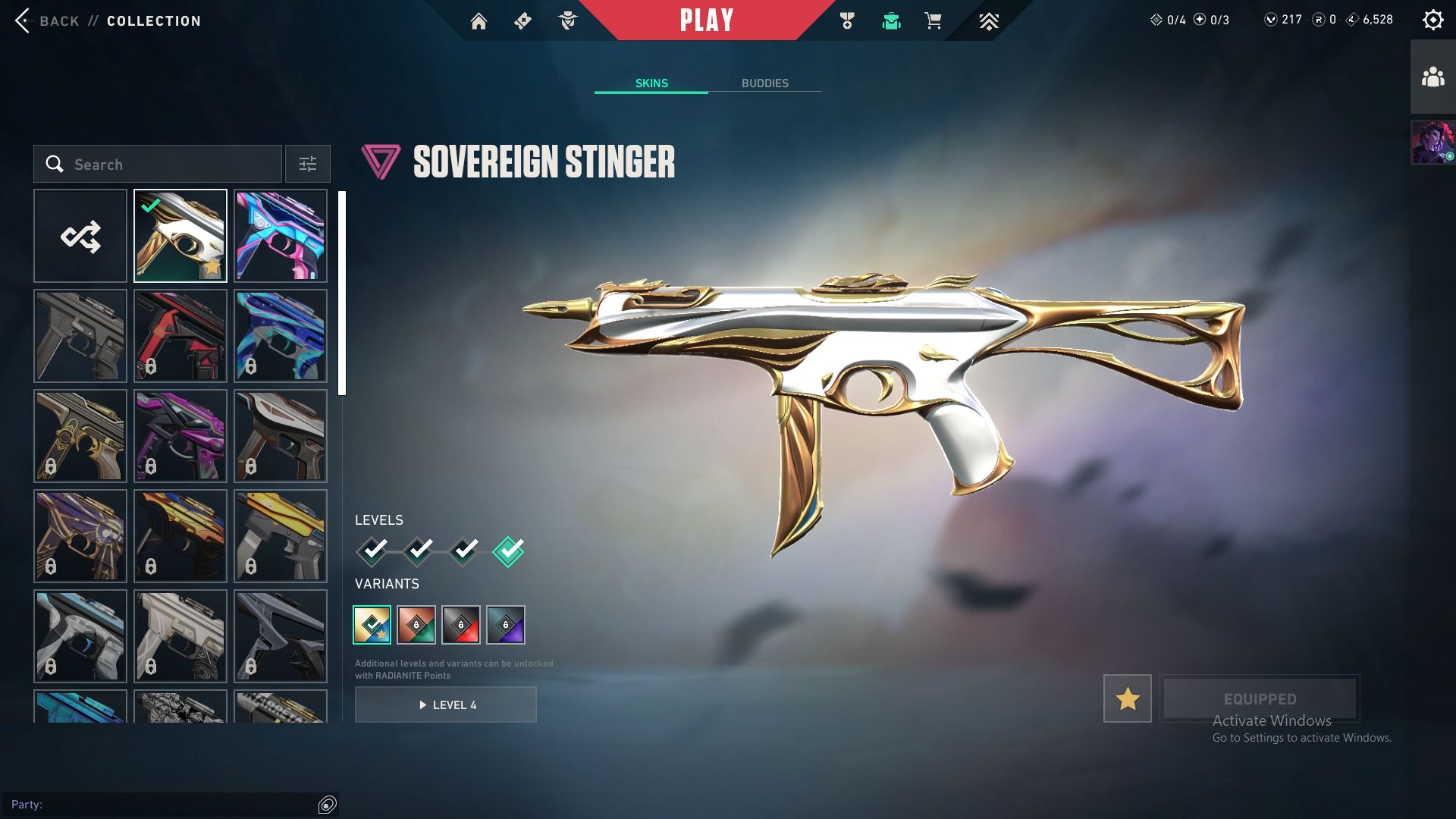Switch to the Buddies tab
Viewport: 1456px width, 819px height.
pos(764,83)
